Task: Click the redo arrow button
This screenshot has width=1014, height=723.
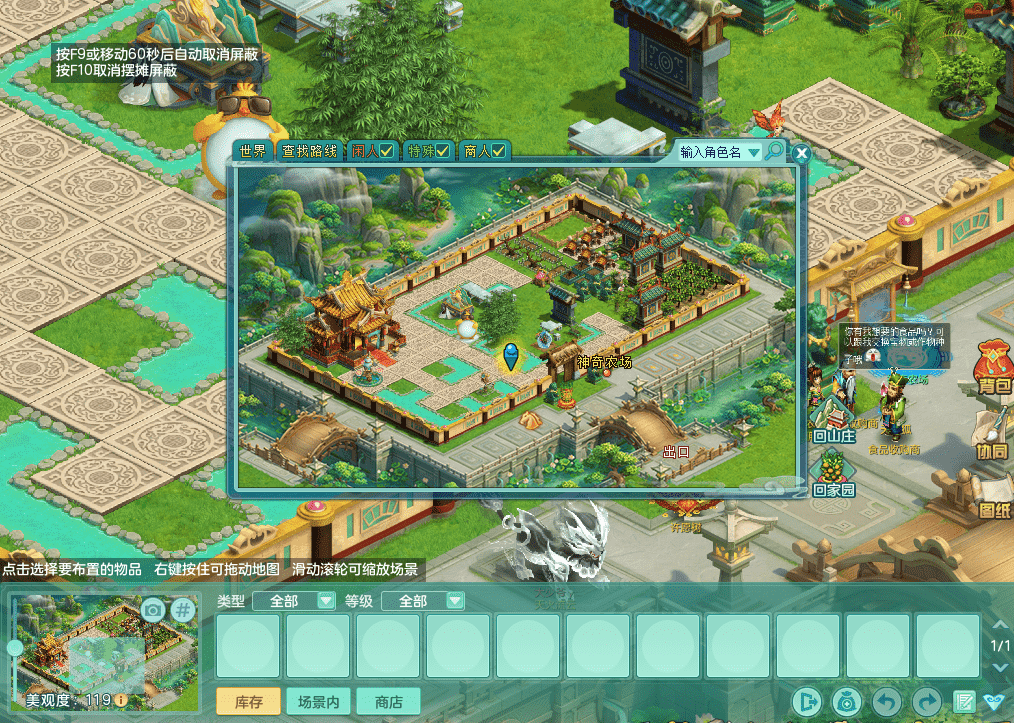Action: click(x=927, y=701)
